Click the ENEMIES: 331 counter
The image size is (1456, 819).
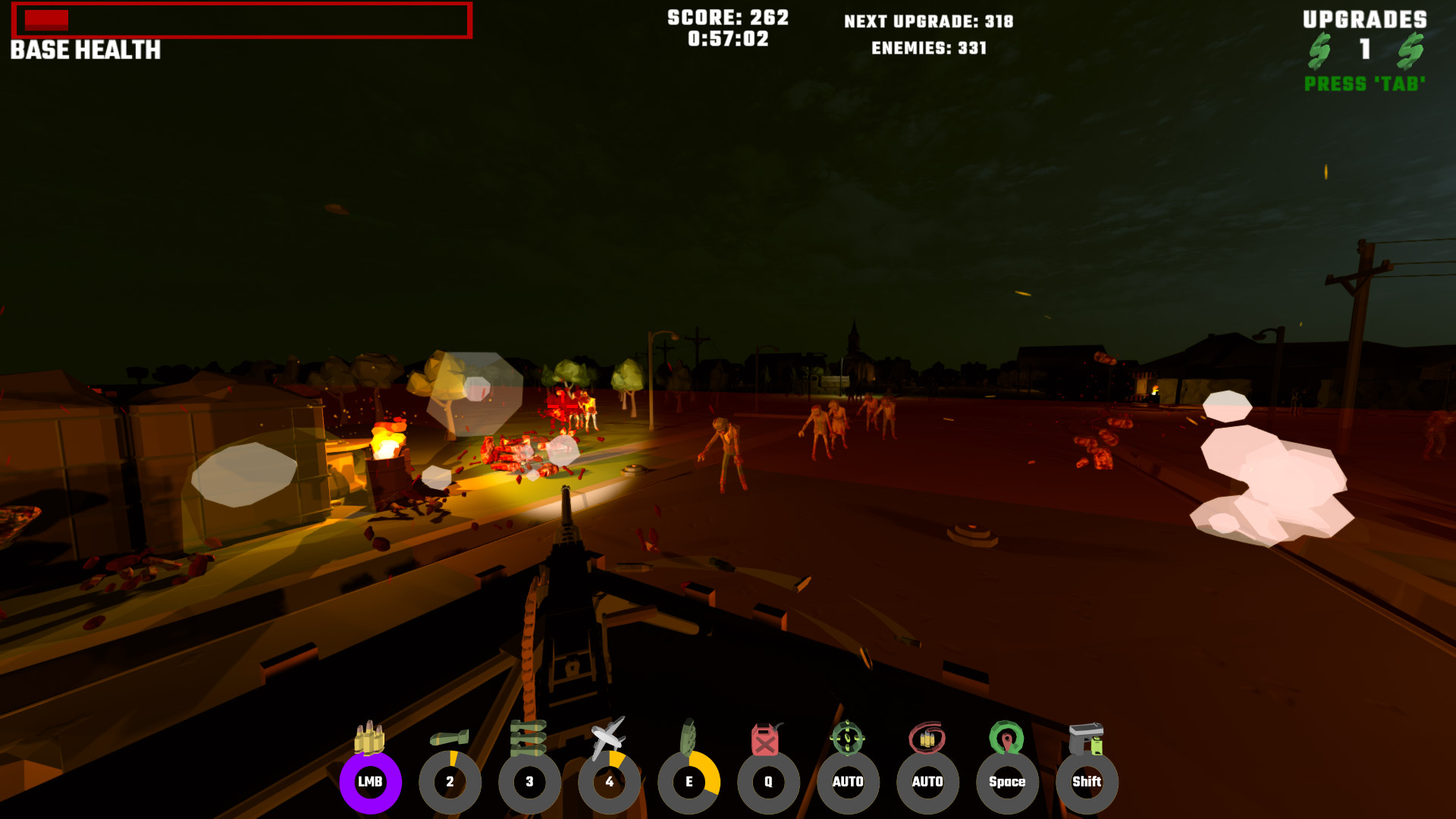[929, 49]
